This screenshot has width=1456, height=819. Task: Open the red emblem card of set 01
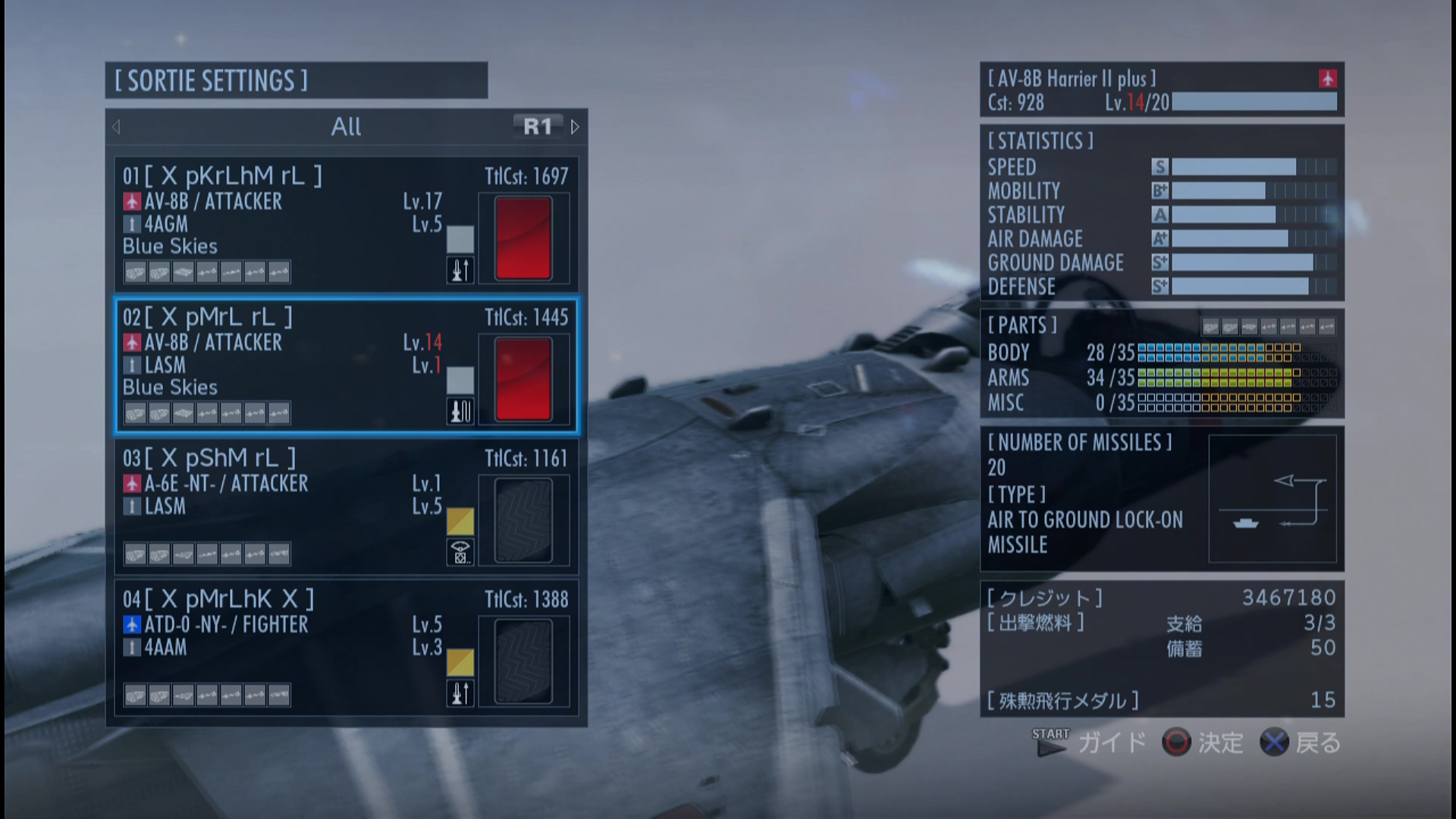523,238
